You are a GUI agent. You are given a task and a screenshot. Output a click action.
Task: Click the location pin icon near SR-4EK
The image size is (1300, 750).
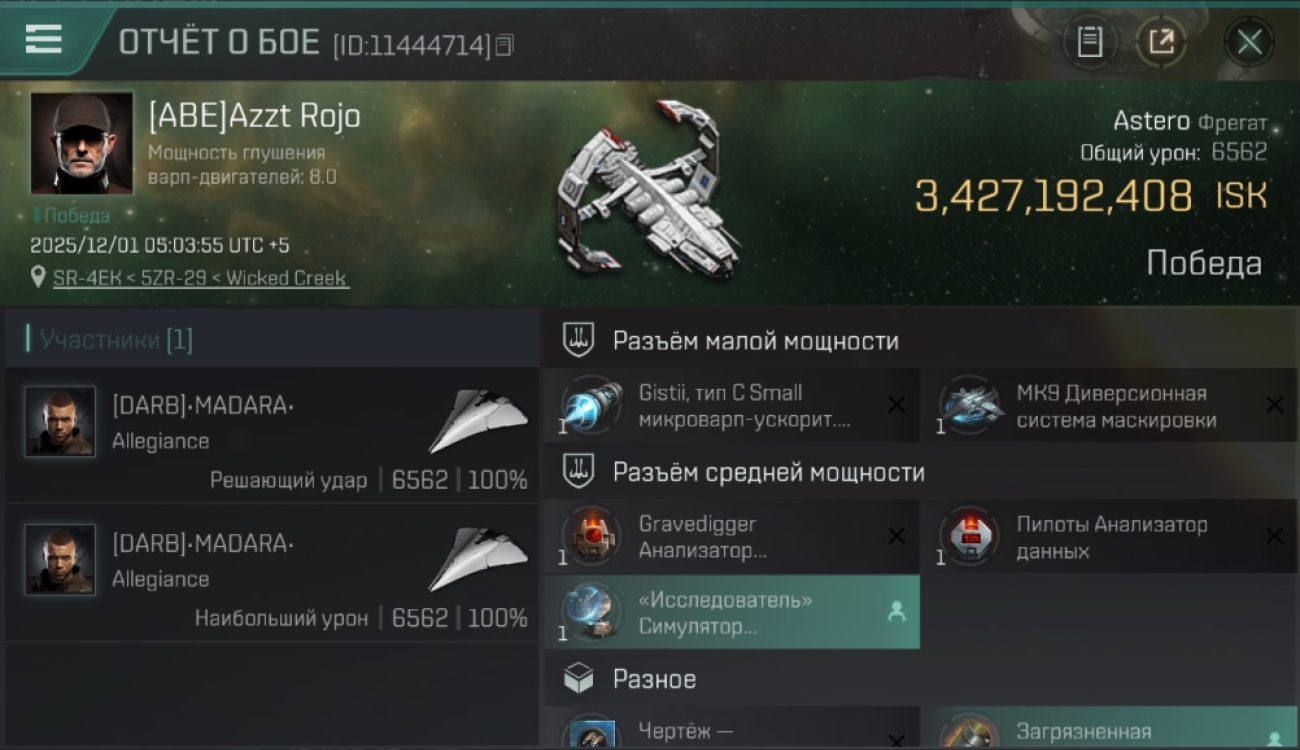tap(38, 278)
